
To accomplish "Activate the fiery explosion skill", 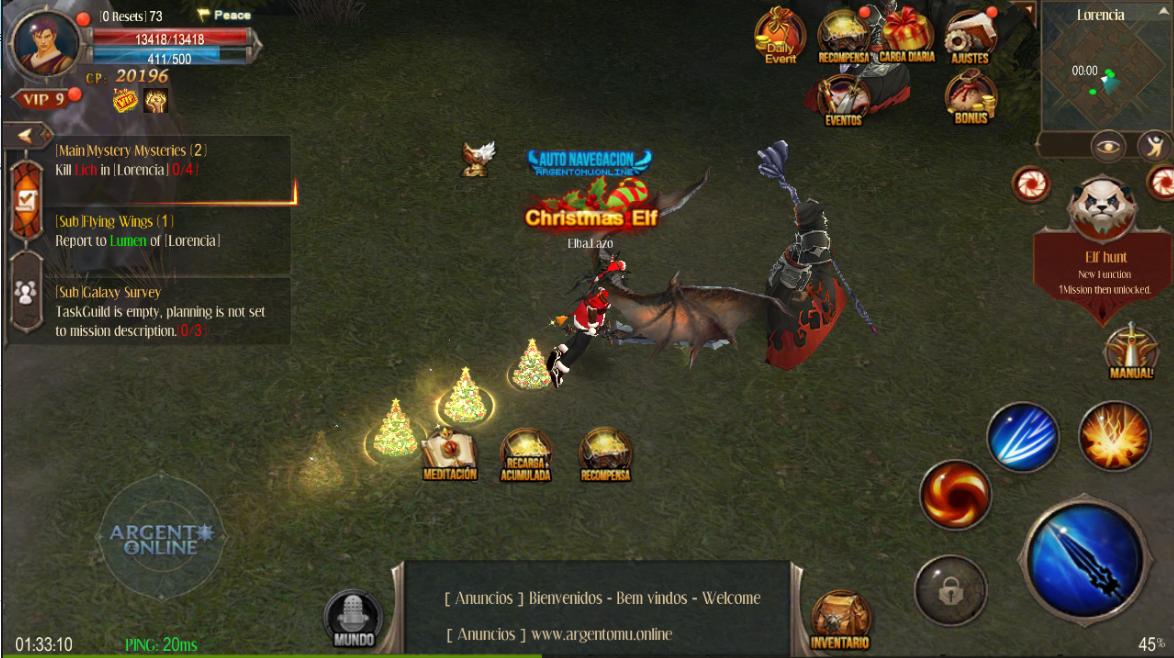I will coord(1114,436).
